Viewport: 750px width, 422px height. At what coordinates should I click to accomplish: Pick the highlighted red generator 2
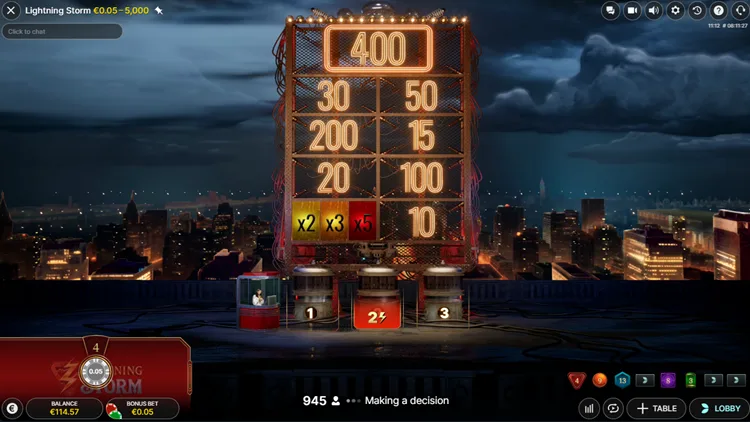click(x=377, y=300)
